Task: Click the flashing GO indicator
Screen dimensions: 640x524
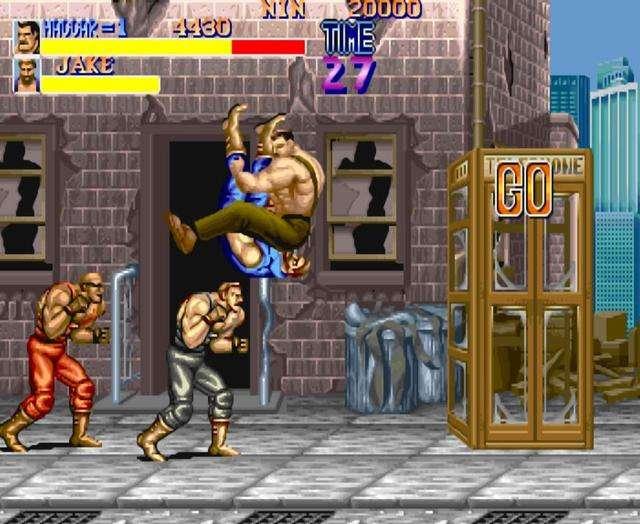Action: [524, 188]
